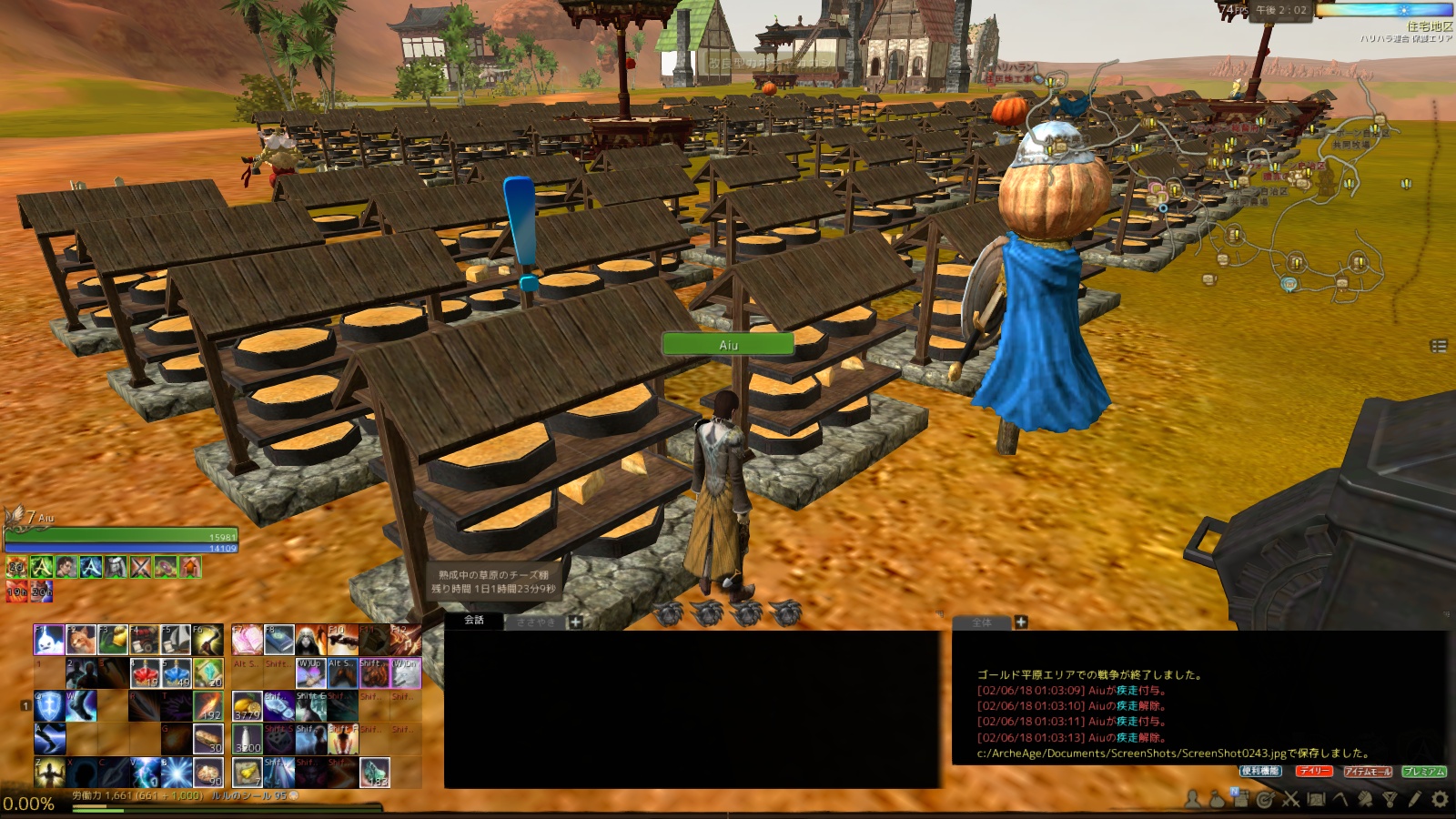Image resolution: width=1456 pixels, height=819 pixels.
Task: Activate the sailing ship scroll in F5
Action: point(176,640)
